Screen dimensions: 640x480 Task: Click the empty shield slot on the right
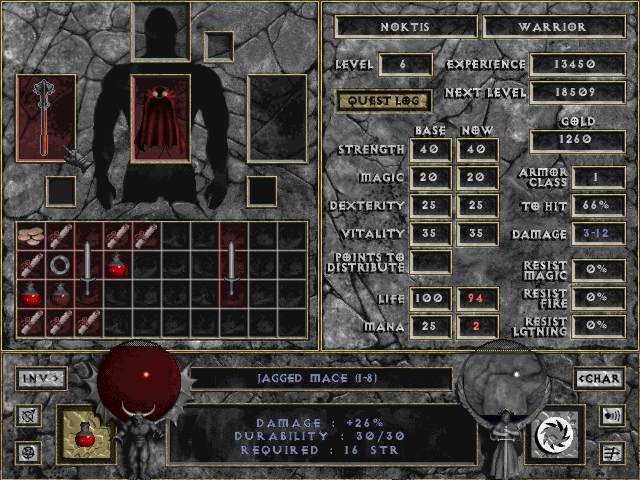click(276, 117)
